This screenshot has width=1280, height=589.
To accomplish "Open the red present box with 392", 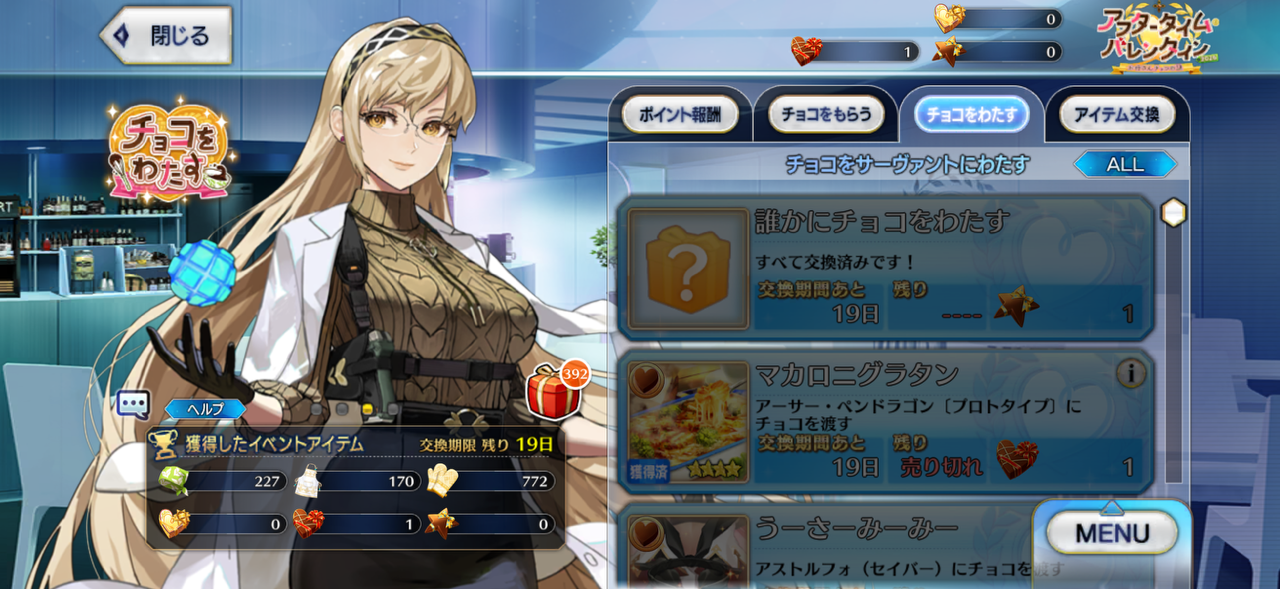I will tap(550, 392).
